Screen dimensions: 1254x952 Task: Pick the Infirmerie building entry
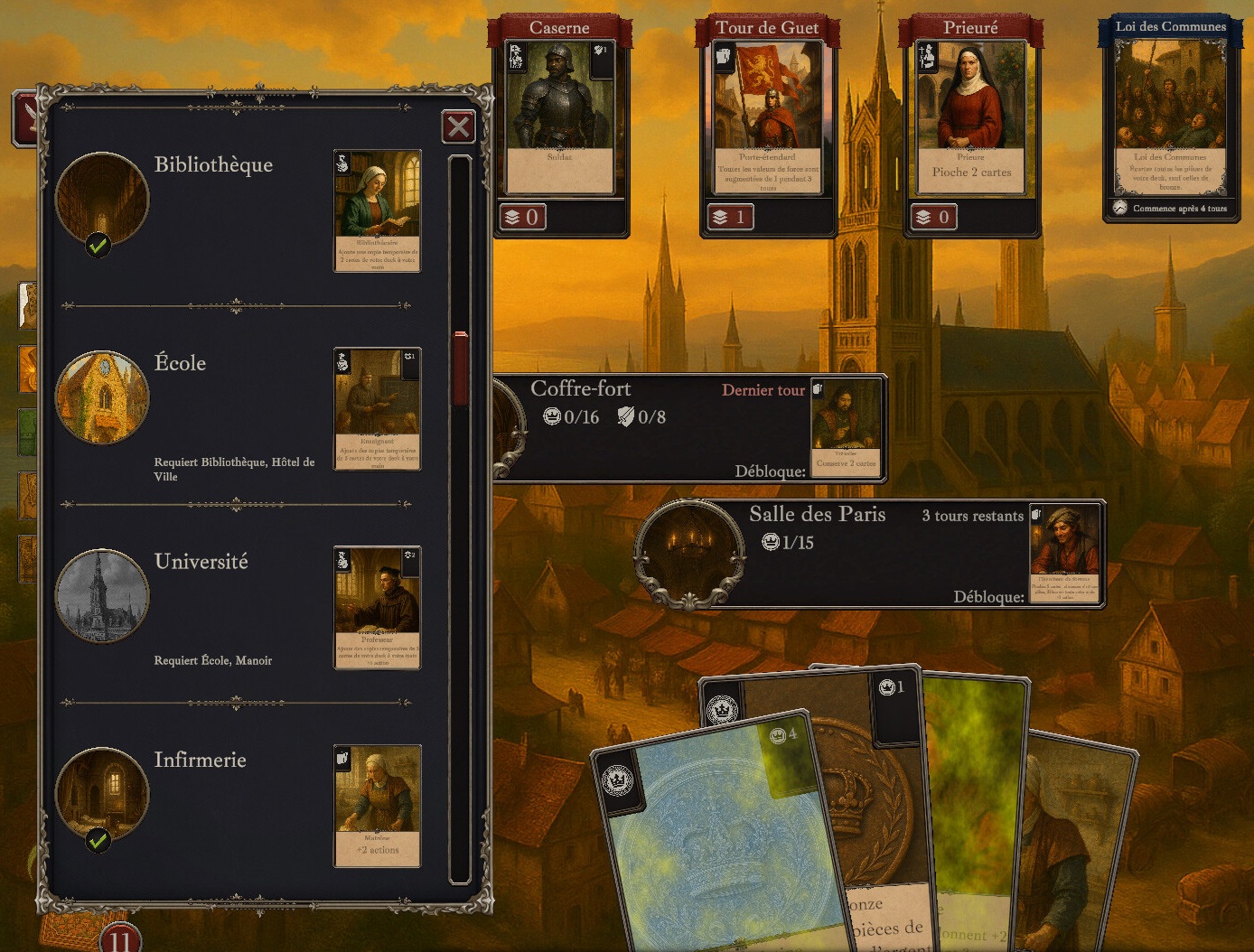[x=200, y=761]
